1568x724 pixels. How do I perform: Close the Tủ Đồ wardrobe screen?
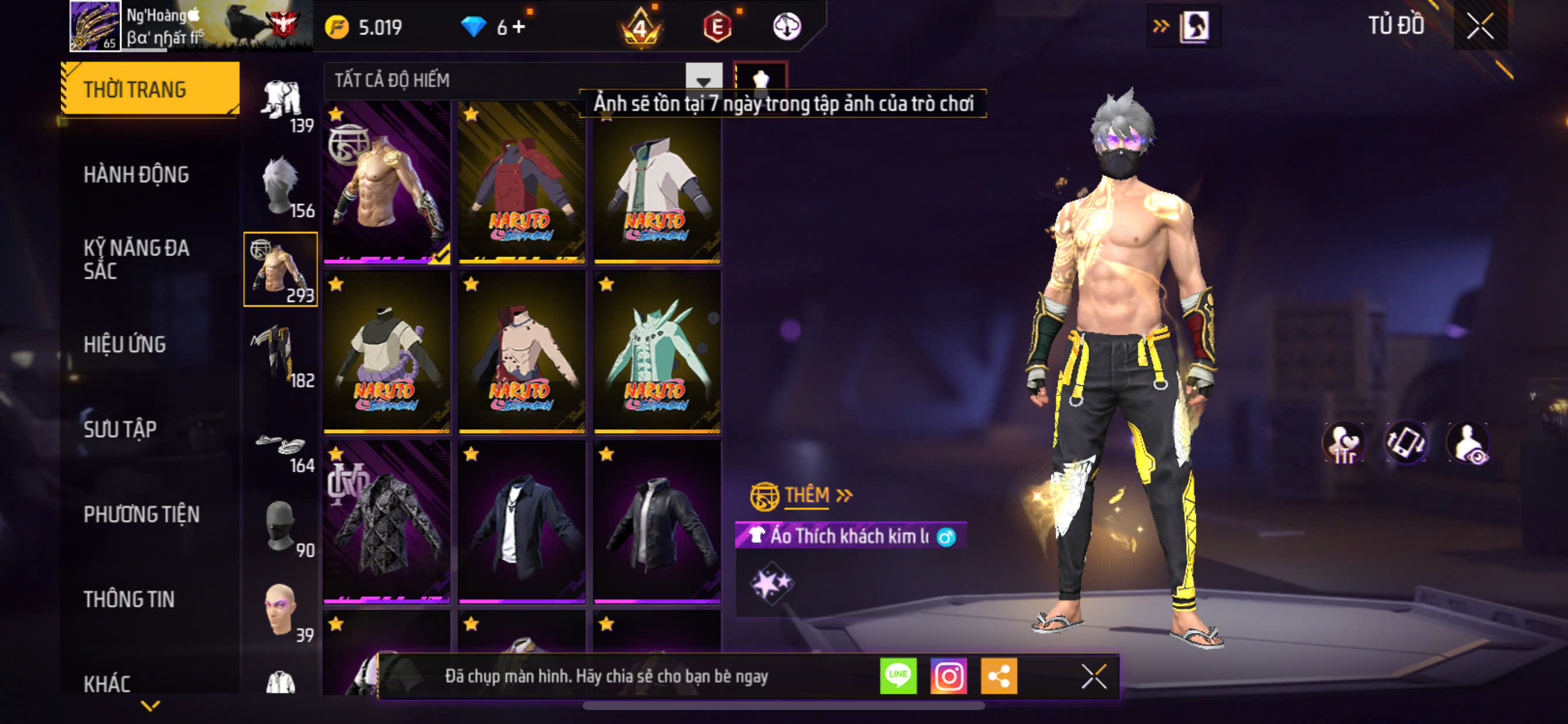pos(1480,26)
